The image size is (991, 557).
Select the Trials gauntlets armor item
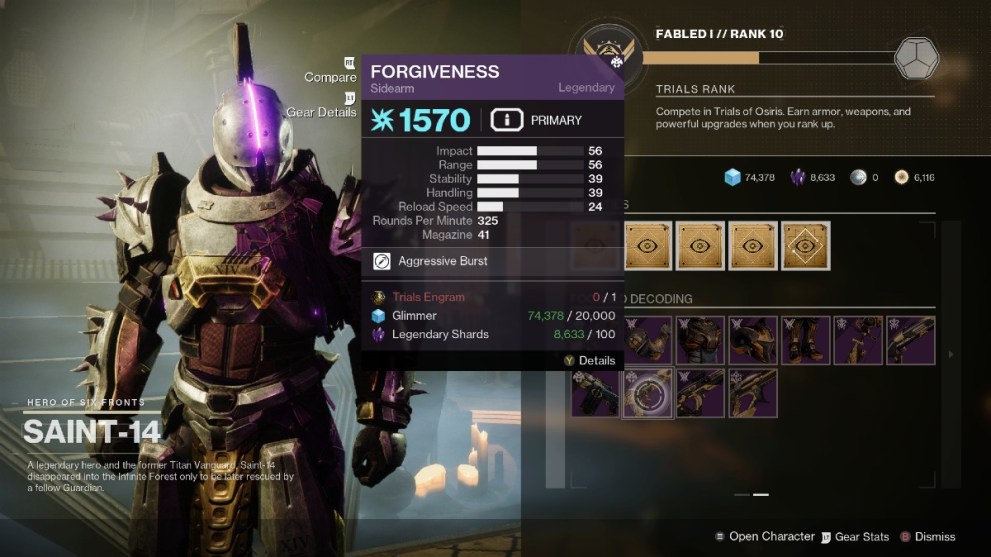[648, 341]
